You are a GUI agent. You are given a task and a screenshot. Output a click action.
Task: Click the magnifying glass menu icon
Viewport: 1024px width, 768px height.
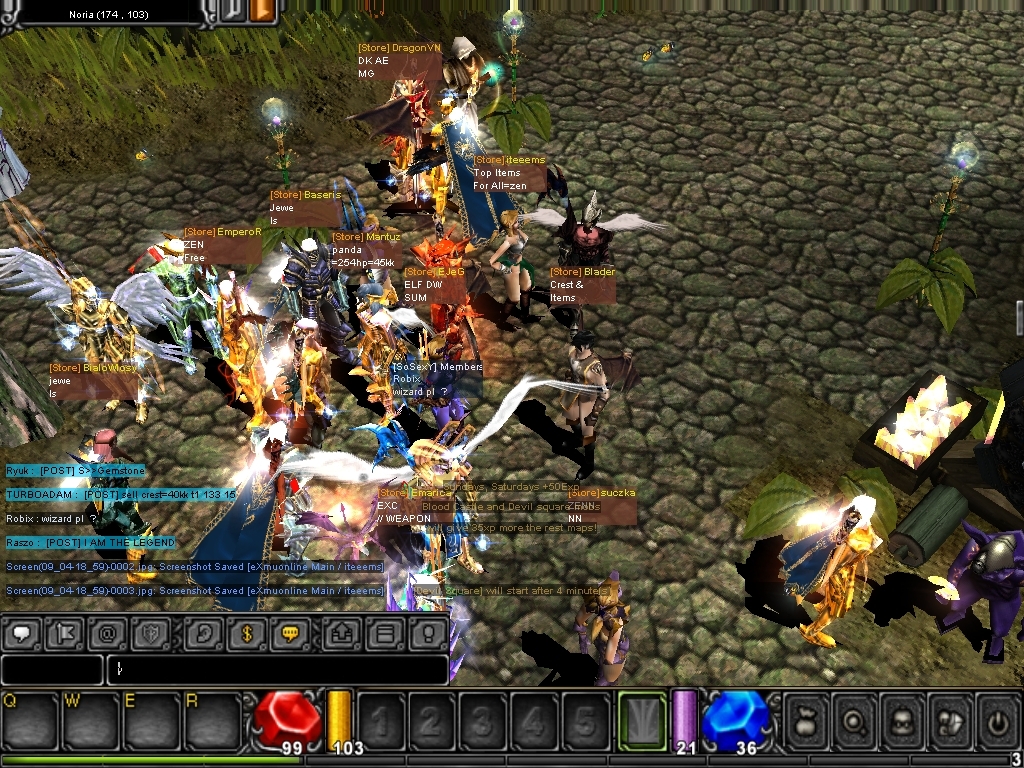[x=853, y=720]
